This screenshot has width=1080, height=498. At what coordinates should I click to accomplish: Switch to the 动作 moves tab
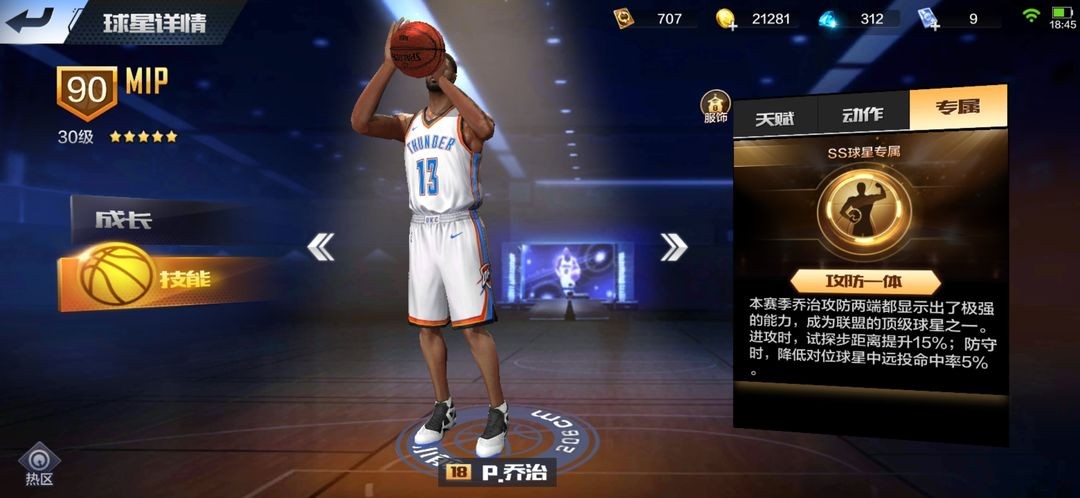pos(862,114)
